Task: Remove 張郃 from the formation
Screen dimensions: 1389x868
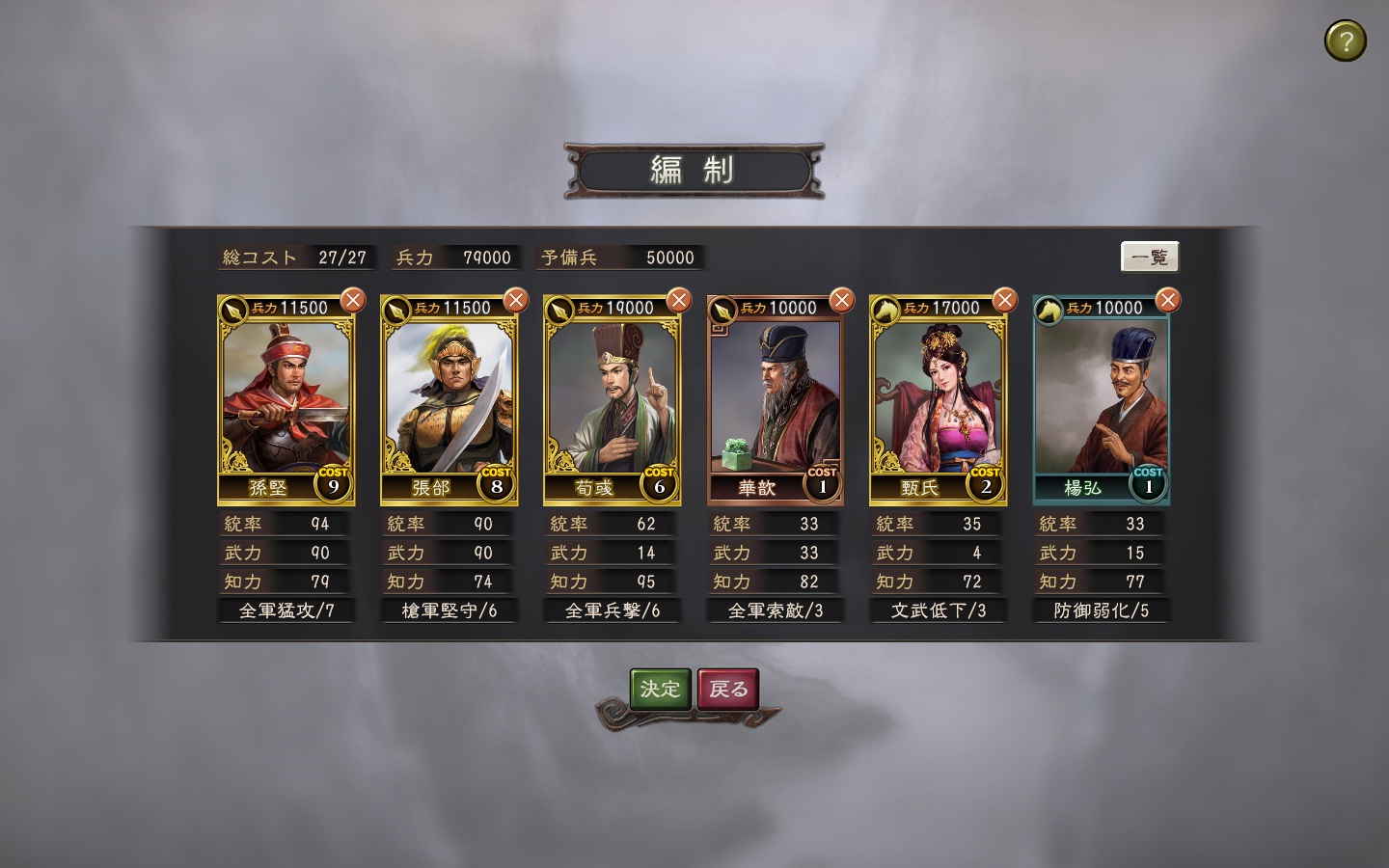Action: [516, 300]
